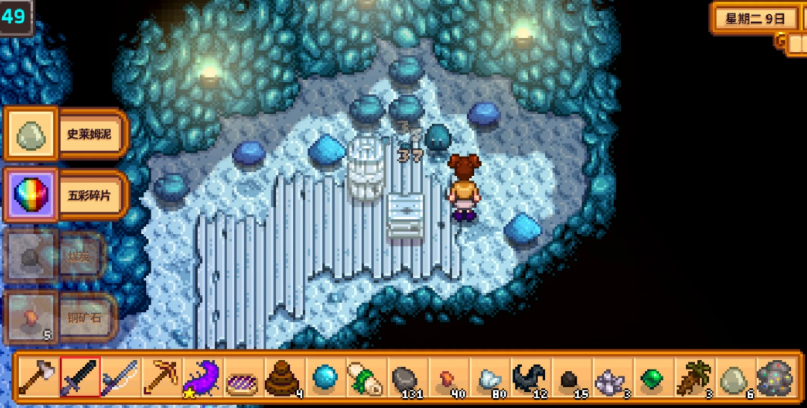The width and height of the screenshot is (807, 408).
Task: Pick the brown pile stack of 4
Action: [x=283, y=378]
